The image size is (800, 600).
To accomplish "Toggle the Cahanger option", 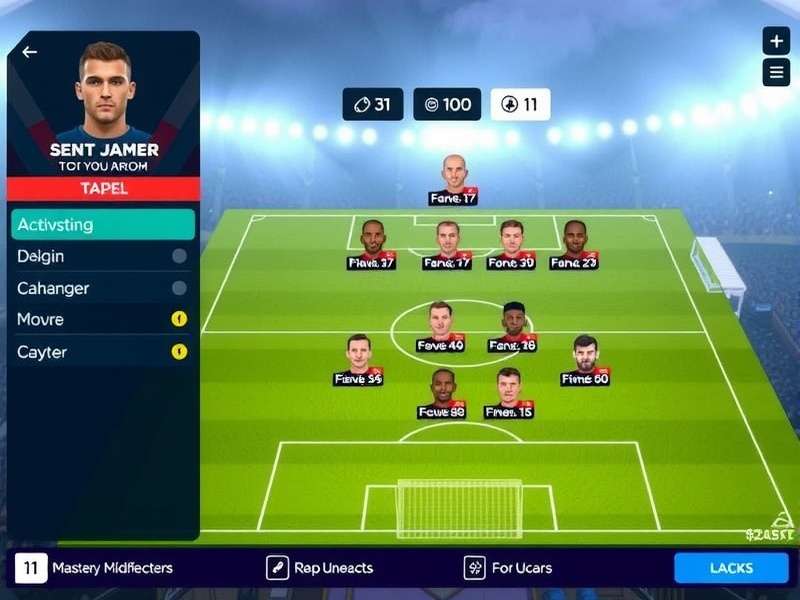I will (179, 288).
